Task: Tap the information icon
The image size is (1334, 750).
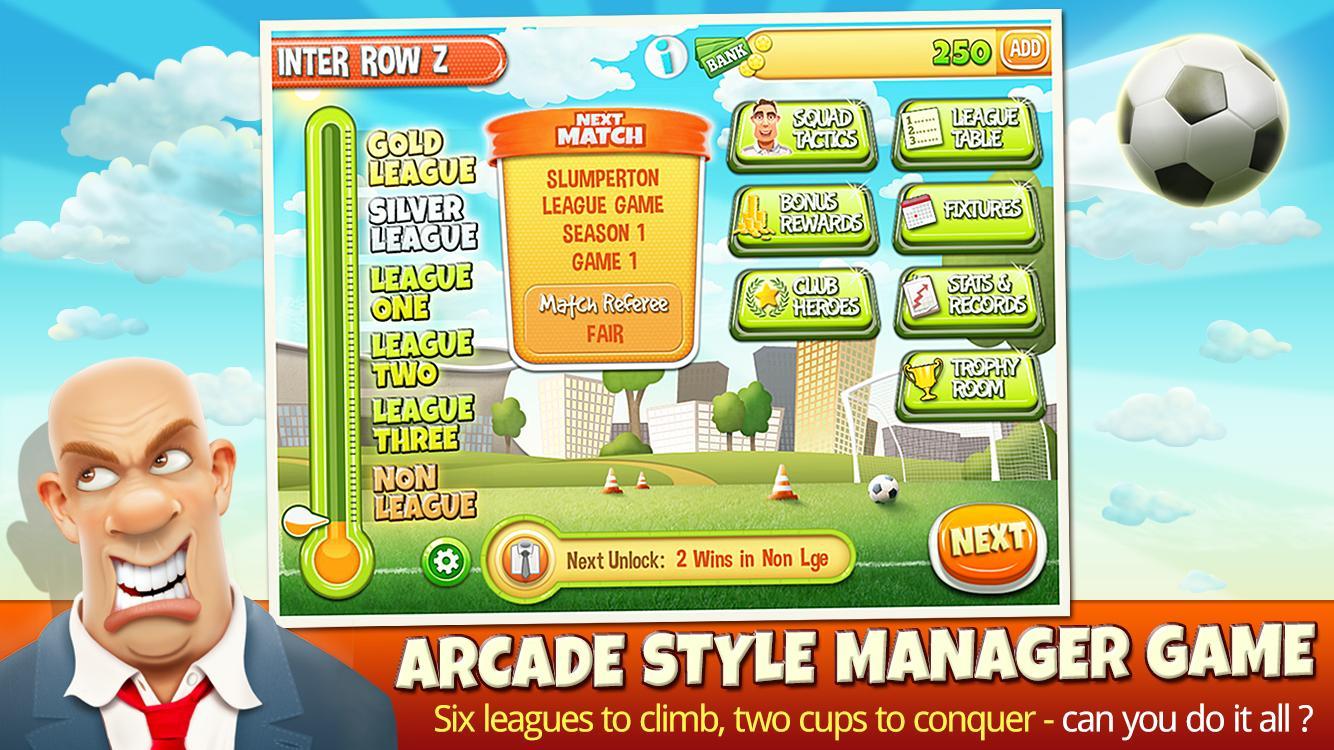Action: 664,58
